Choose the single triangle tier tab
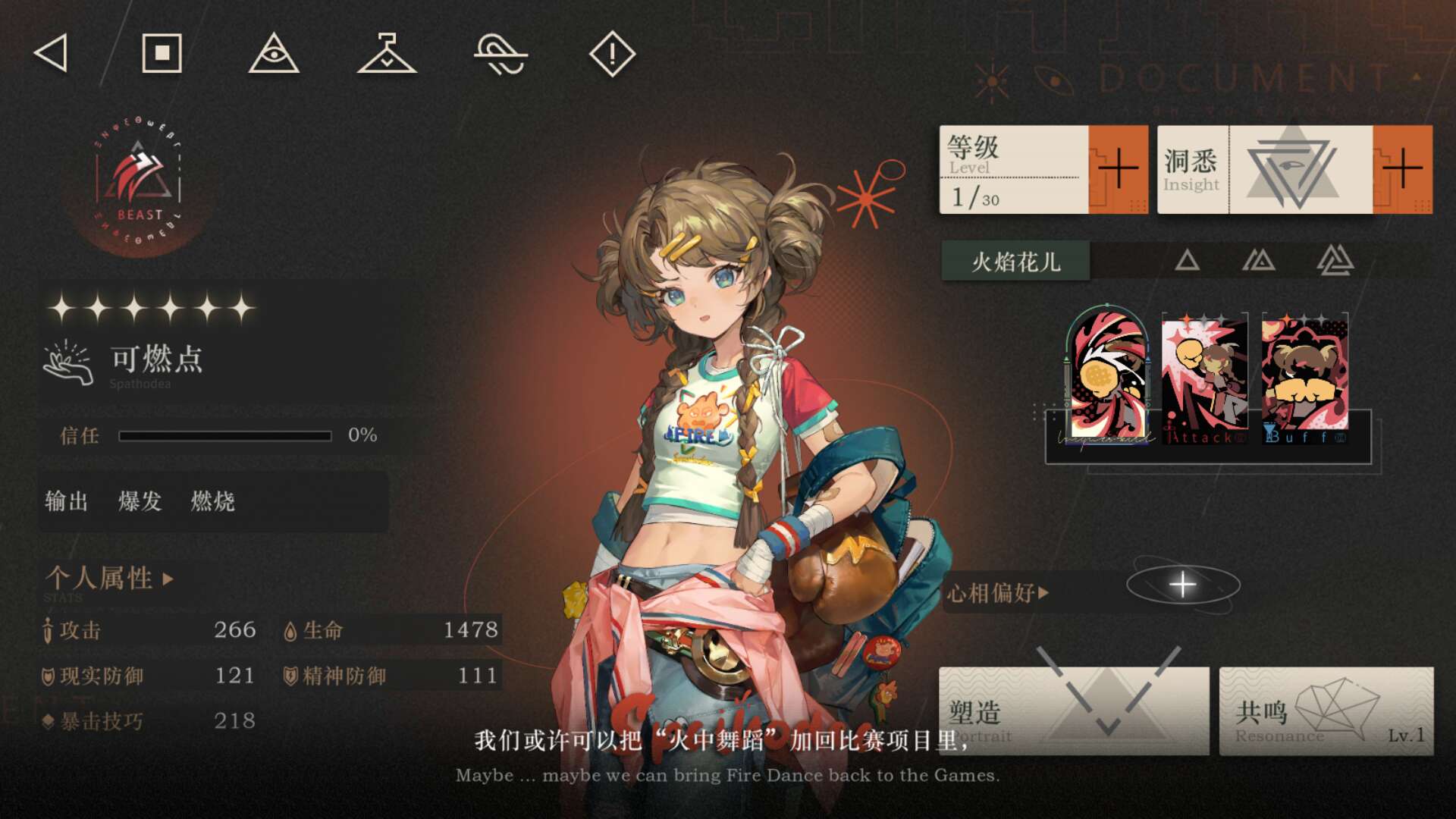 coord(1187,261)
